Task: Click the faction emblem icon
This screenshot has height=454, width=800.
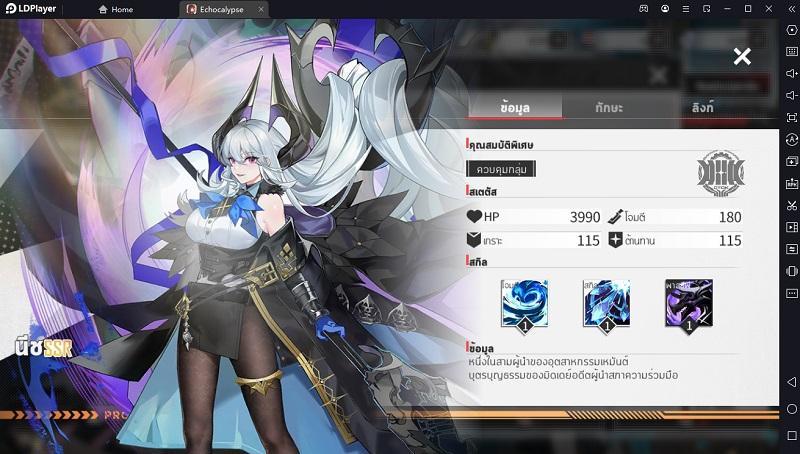Action: pos(720,174)
